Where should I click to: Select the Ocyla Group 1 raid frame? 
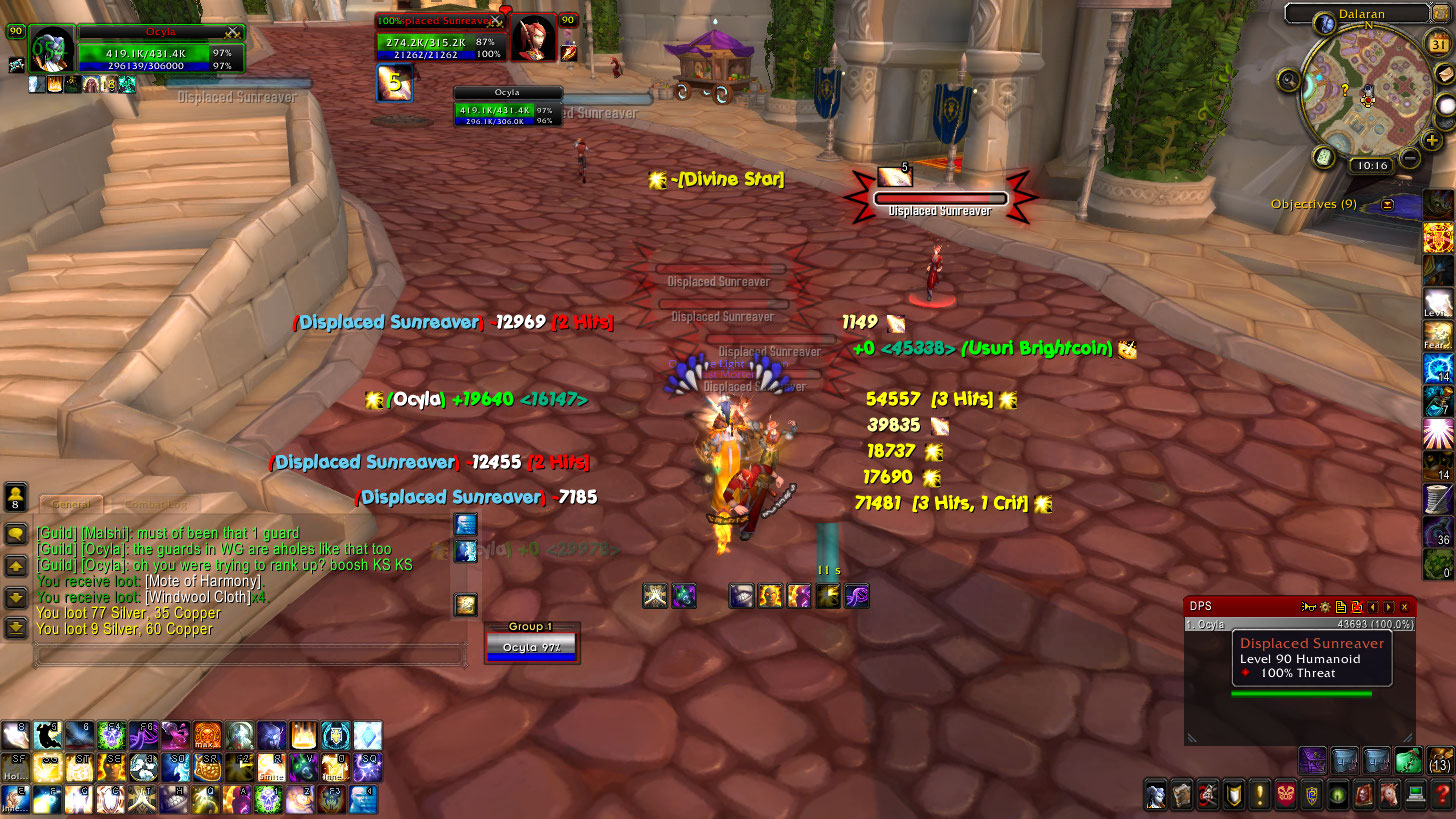click(x=531, y=646)
